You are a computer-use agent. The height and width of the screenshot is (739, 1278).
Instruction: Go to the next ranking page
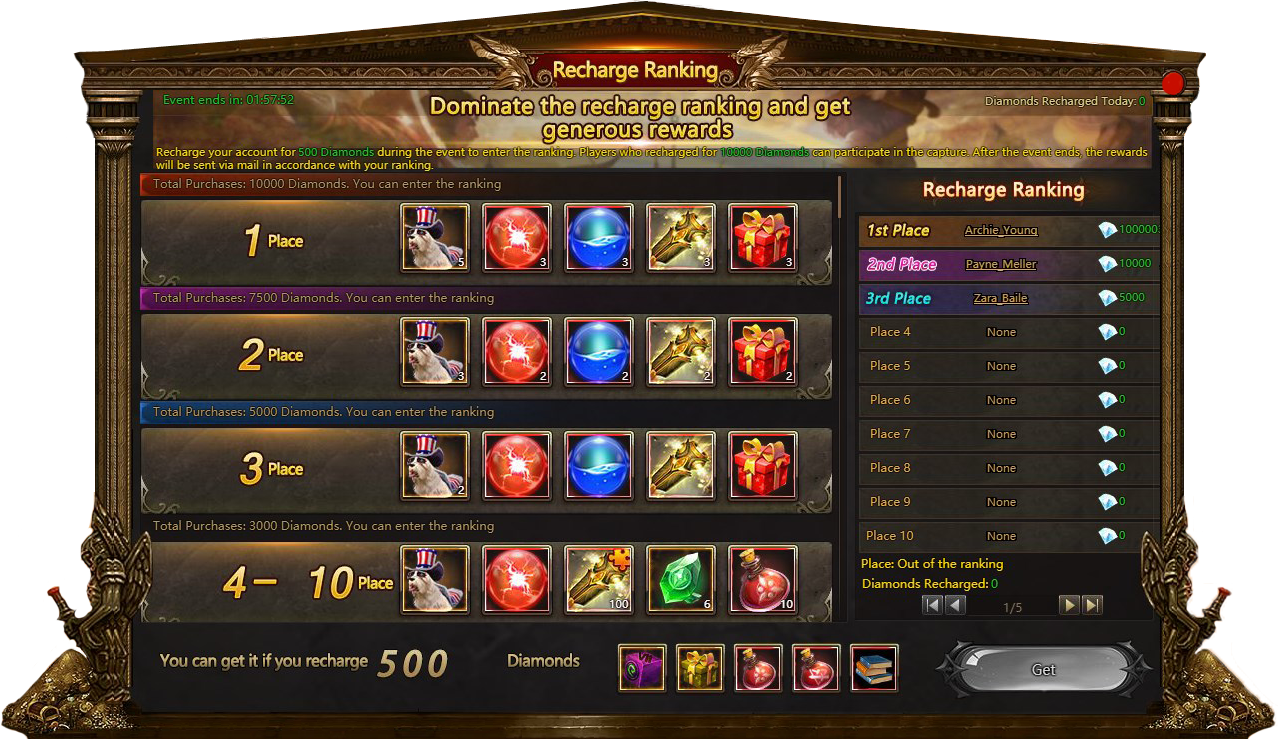[1069, 605]
